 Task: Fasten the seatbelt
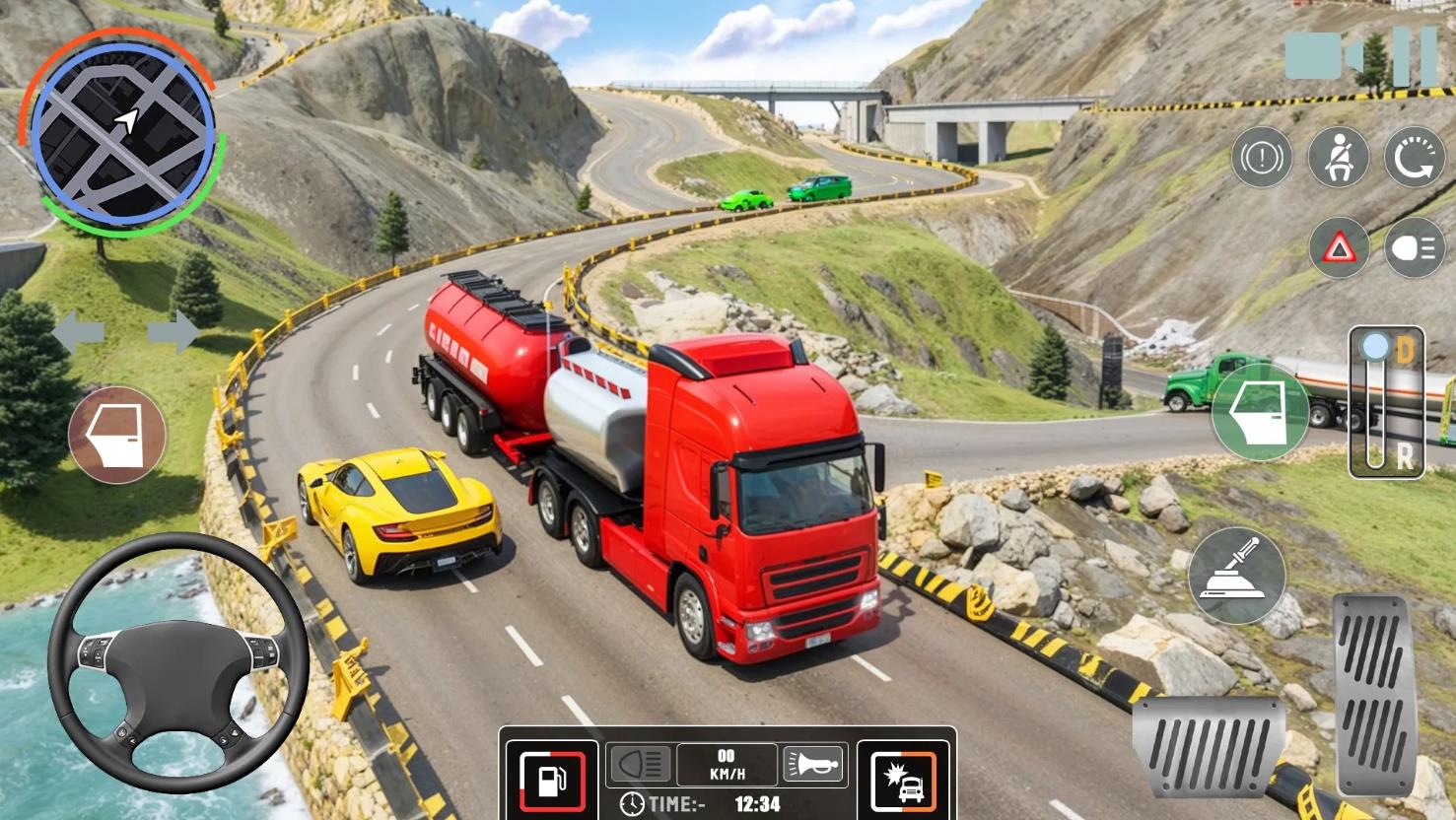coord(1339,158)
